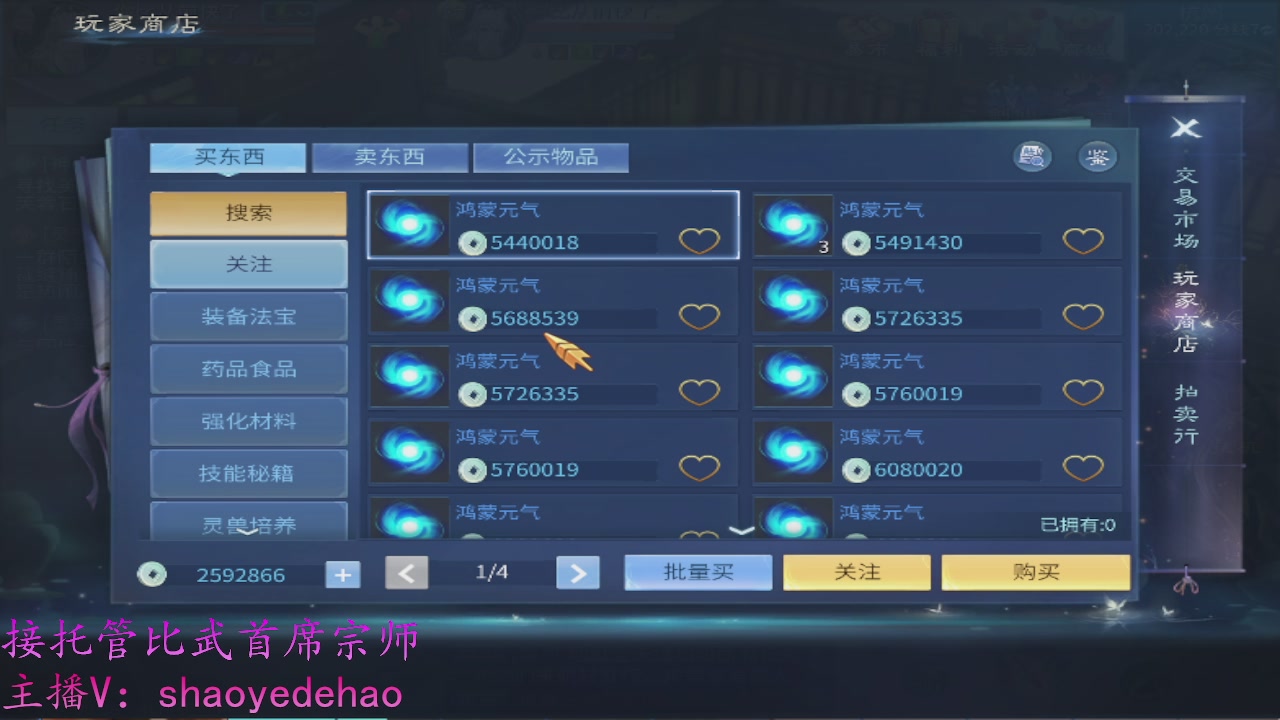1280x720 pixels.
Task: Toggle the heart on the 6080020 listing
Action: pyautogui.click(x=1083, y=469)
